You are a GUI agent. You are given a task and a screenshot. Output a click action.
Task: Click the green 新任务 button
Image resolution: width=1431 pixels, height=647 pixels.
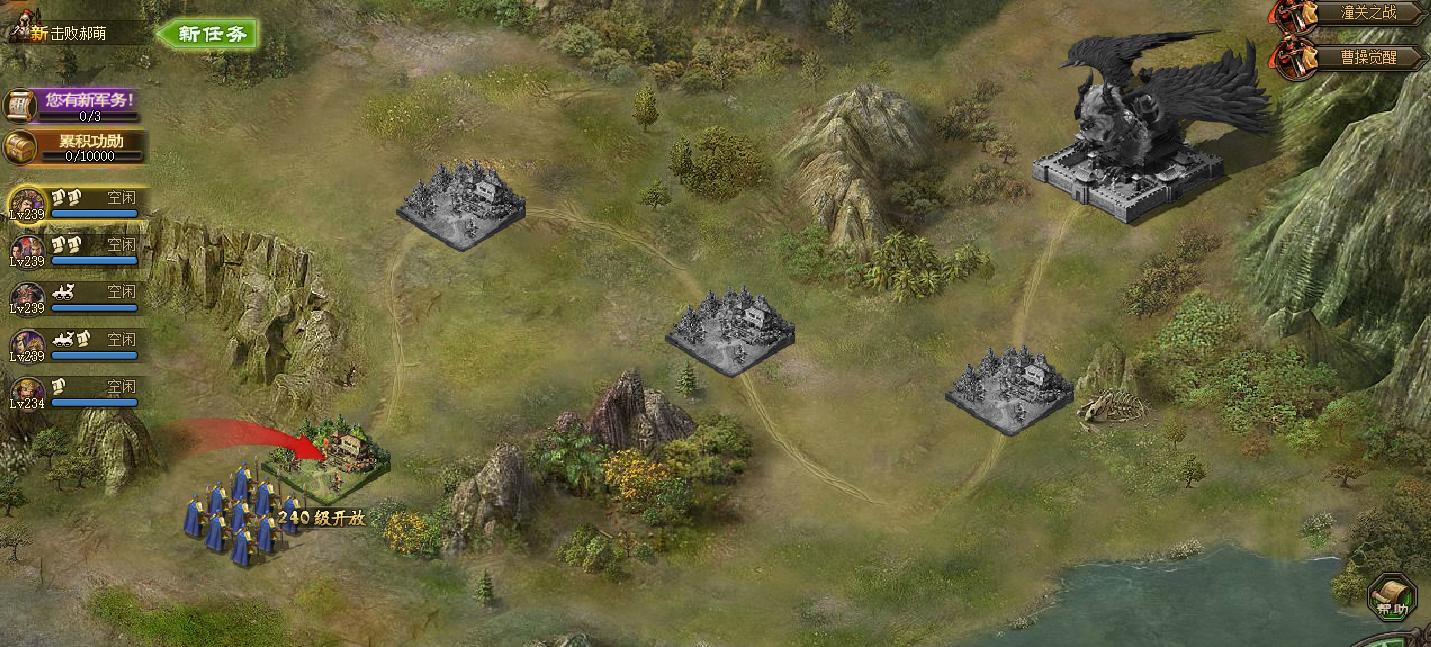[x=209, y=34]
